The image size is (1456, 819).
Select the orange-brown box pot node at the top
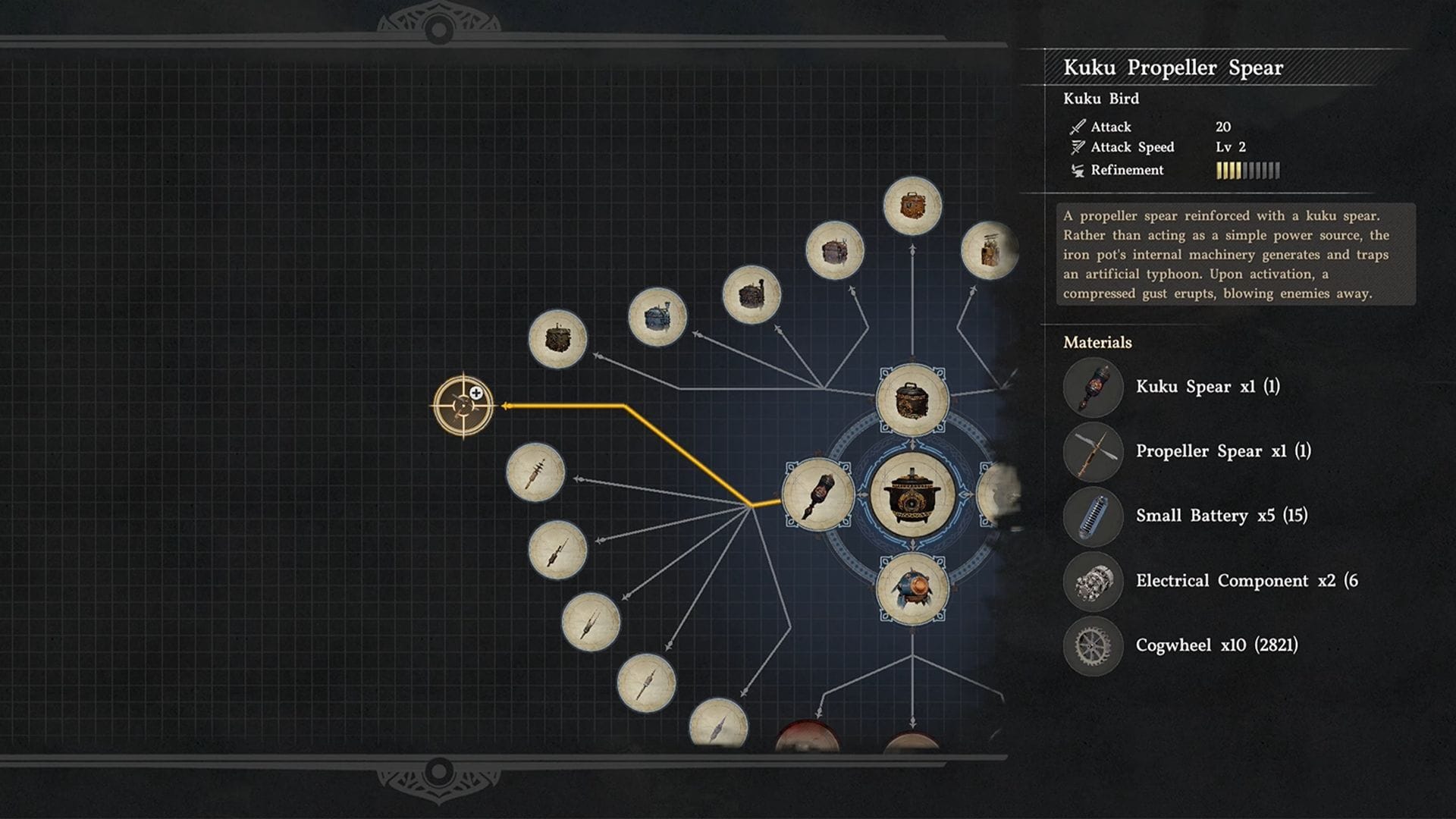point(912,206)
